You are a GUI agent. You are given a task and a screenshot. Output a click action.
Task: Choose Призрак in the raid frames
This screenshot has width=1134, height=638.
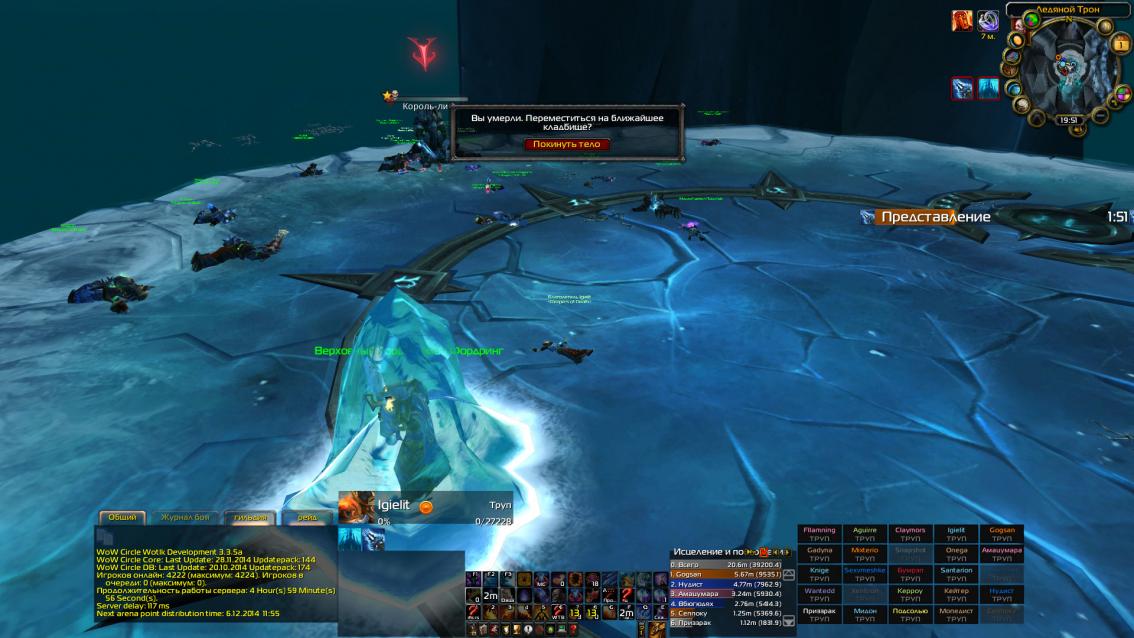(x=819, y=614)
